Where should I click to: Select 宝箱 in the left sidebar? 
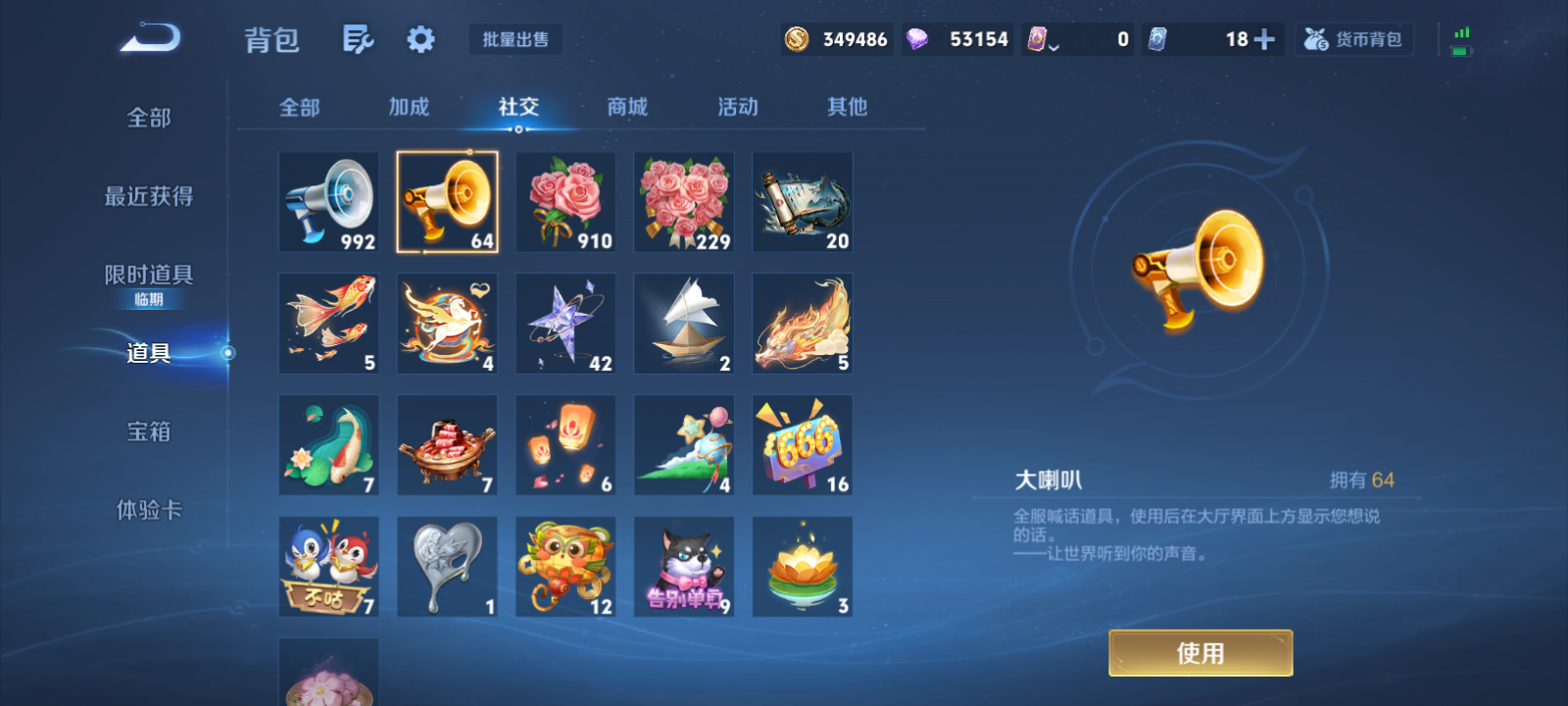[x=147, y=431]
